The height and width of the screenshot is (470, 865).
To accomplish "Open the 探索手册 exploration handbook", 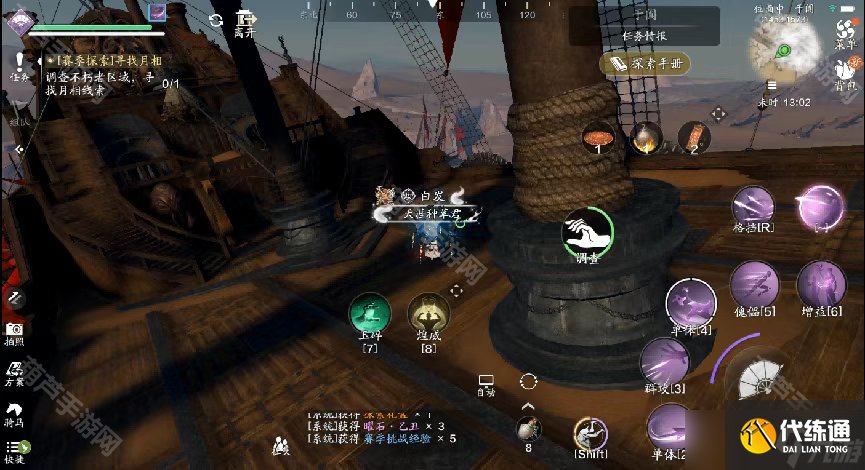I will click(647, 64).
